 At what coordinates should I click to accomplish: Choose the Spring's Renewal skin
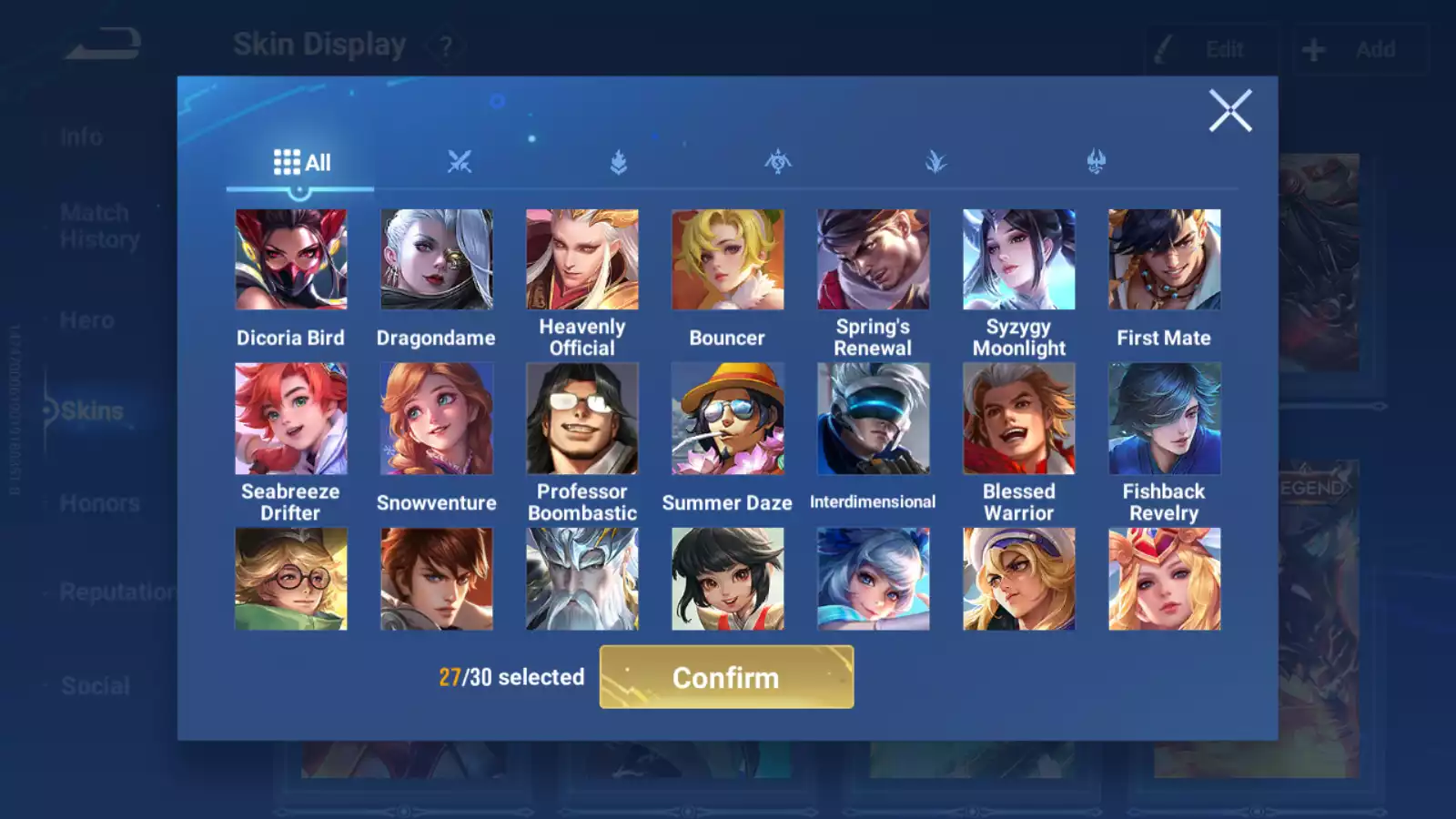[x=873, y=260]
